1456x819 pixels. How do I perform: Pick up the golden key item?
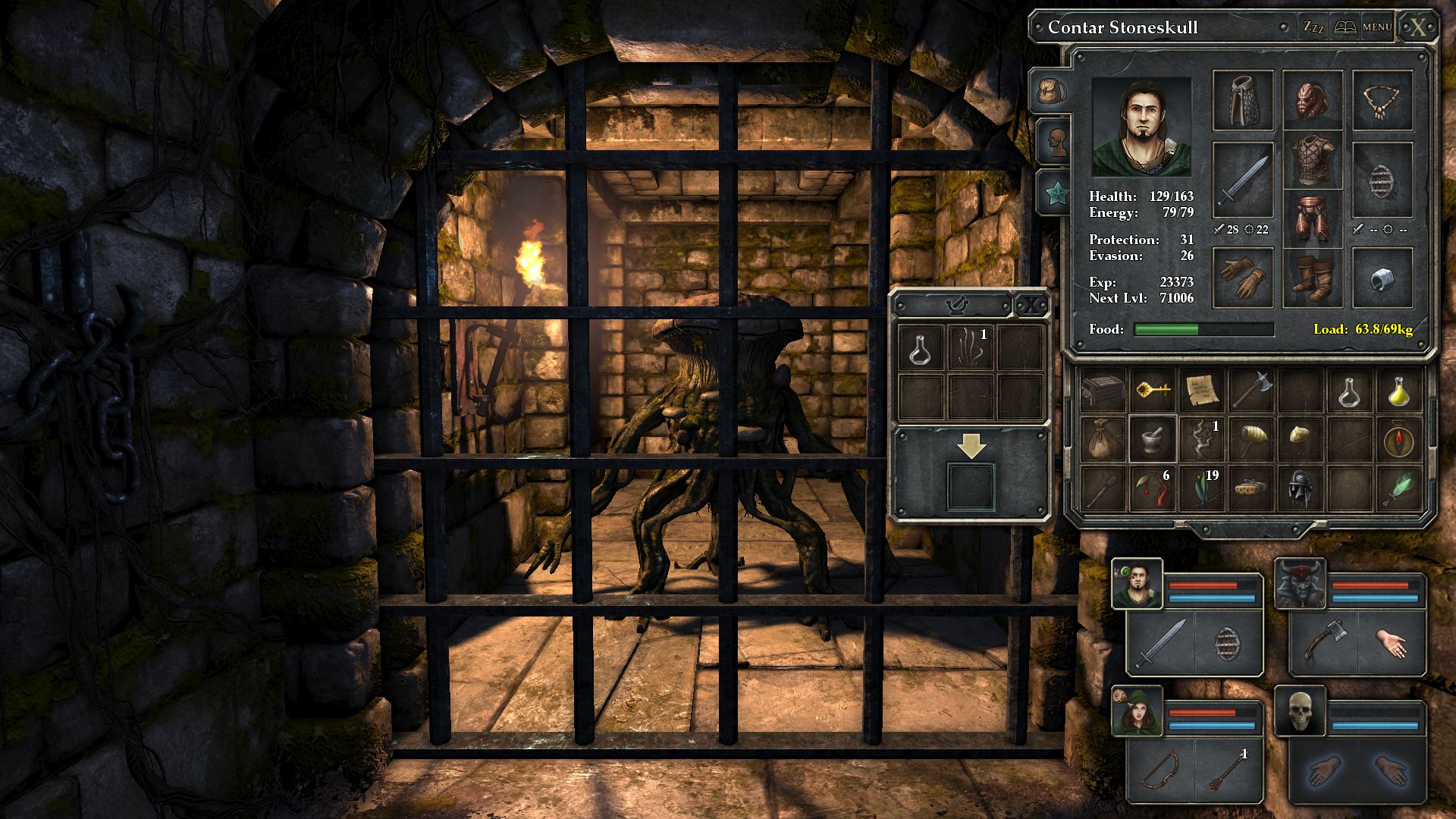[x=1152, y=391]
